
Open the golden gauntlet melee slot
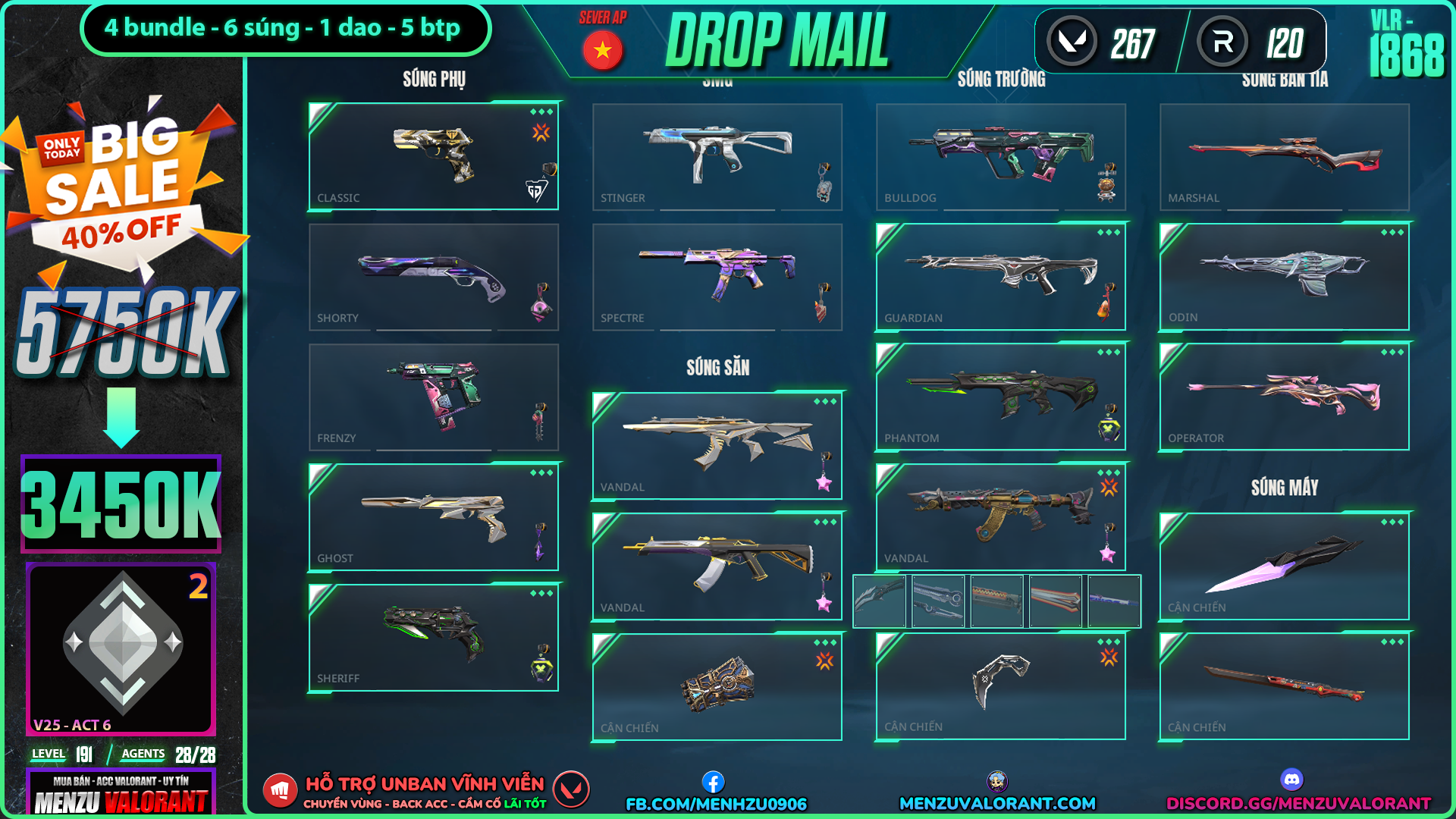[717, 686]
